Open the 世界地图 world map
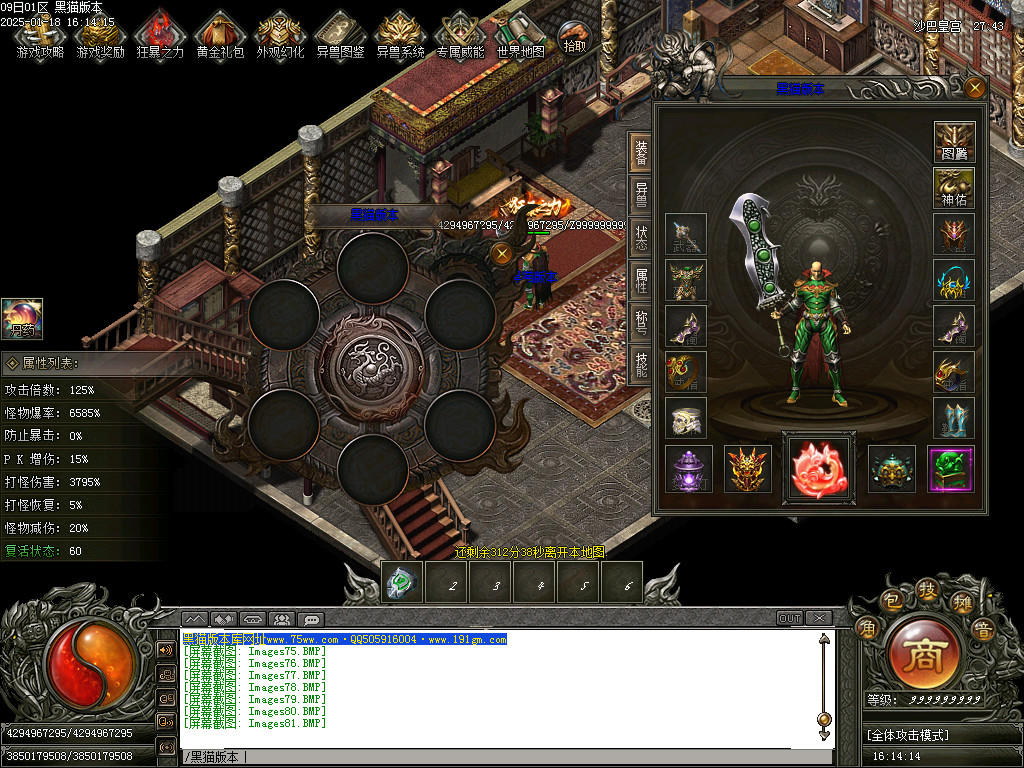The image size is (1024, 768). pyautogui.click(x=521, y=35)
